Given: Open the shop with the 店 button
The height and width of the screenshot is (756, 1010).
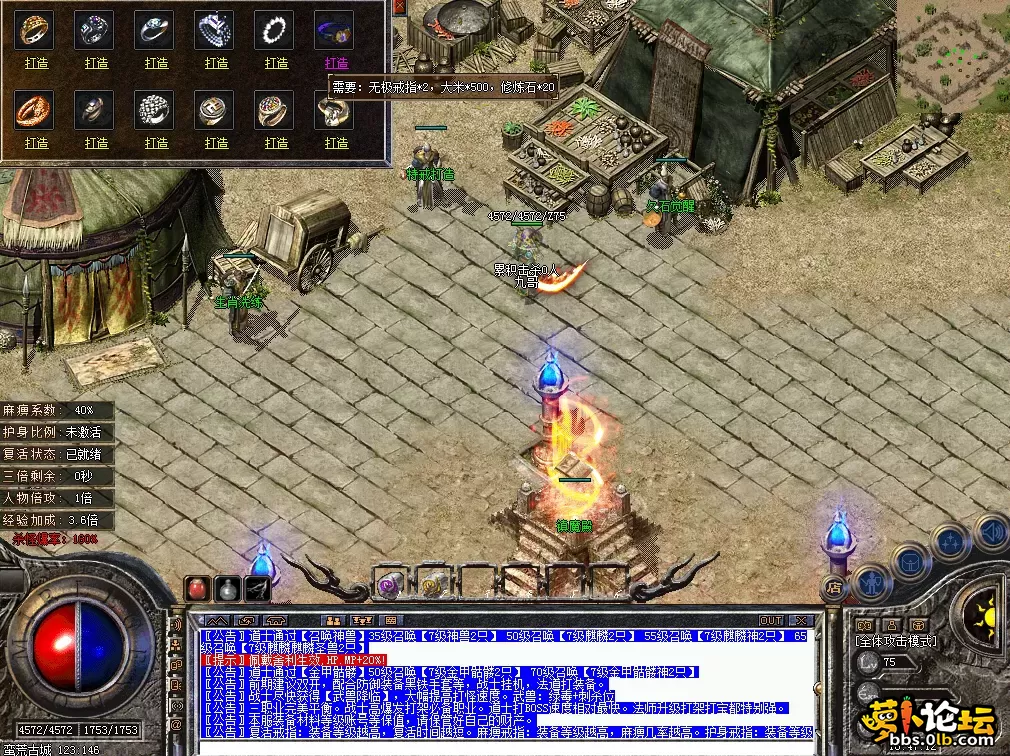Looking at the screenshot, I should (x=832, y=587).
